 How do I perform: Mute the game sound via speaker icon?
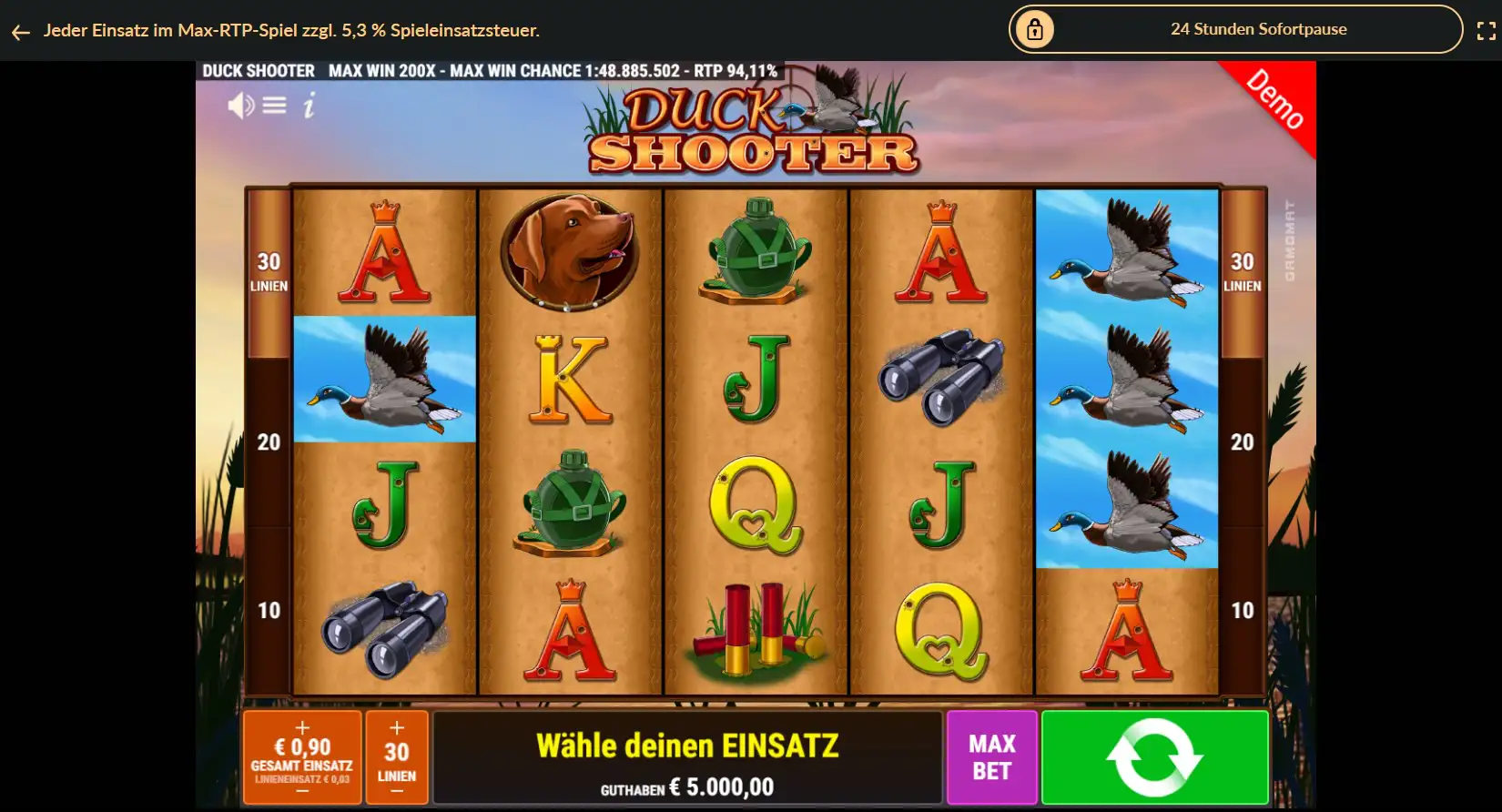coord(241,106)
